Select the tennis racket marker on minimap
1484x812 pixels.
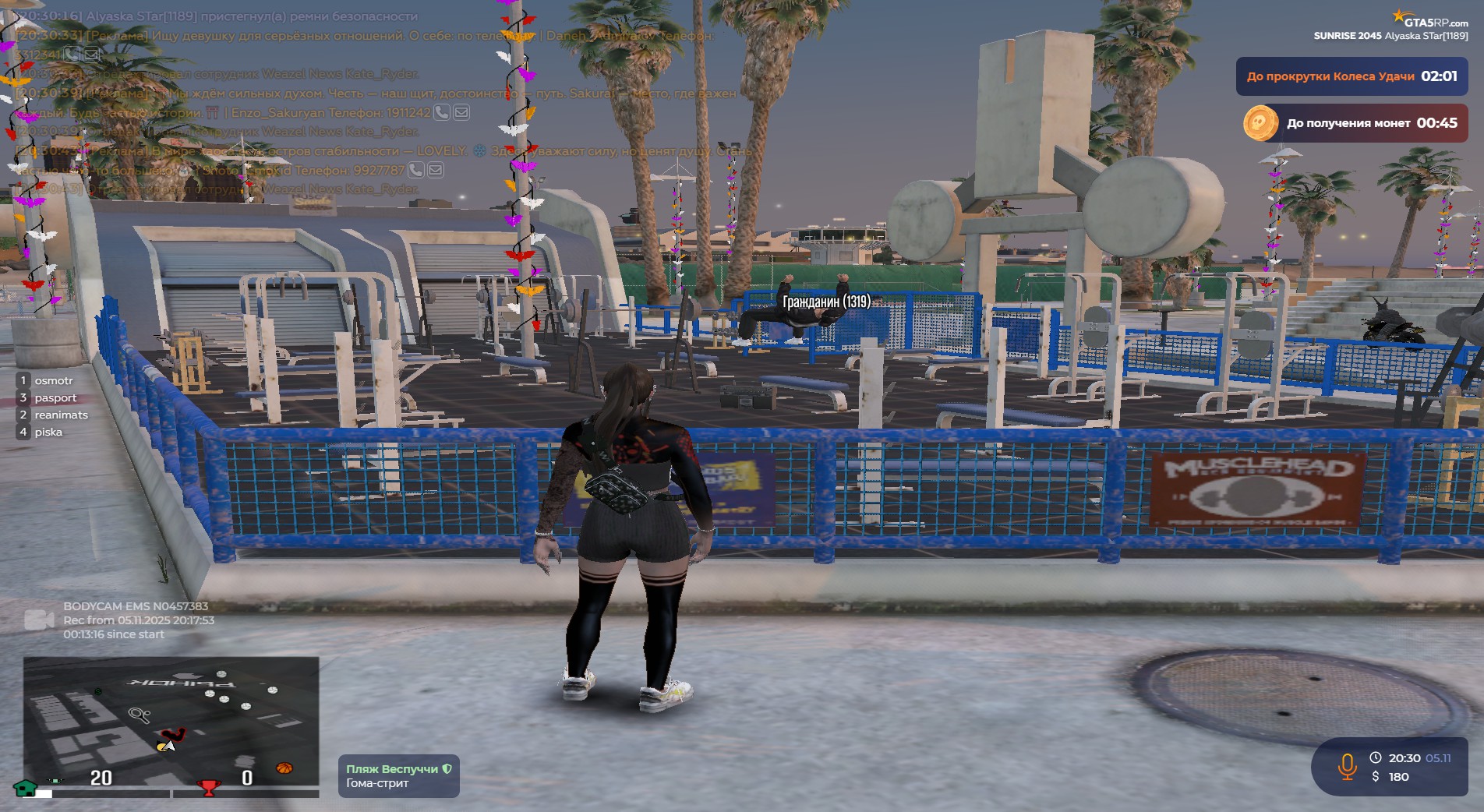point(140,714)
